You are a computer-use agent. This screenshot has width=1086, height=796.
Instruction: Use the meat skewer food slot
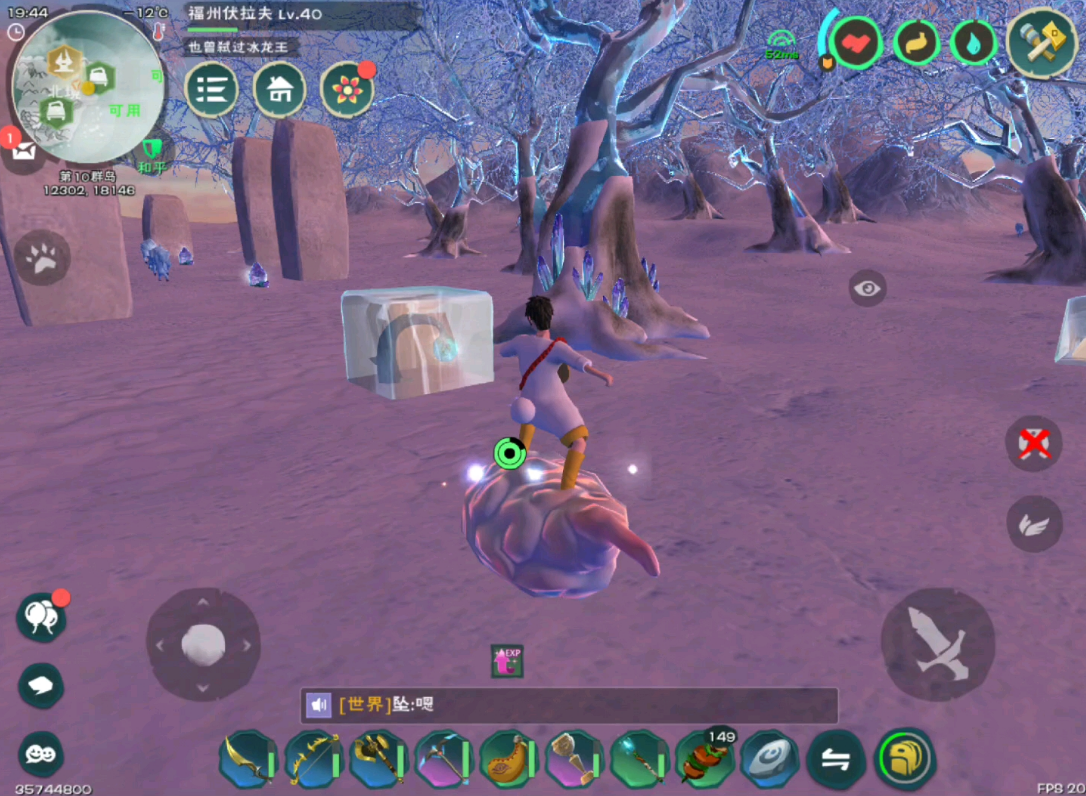(705, 760)
